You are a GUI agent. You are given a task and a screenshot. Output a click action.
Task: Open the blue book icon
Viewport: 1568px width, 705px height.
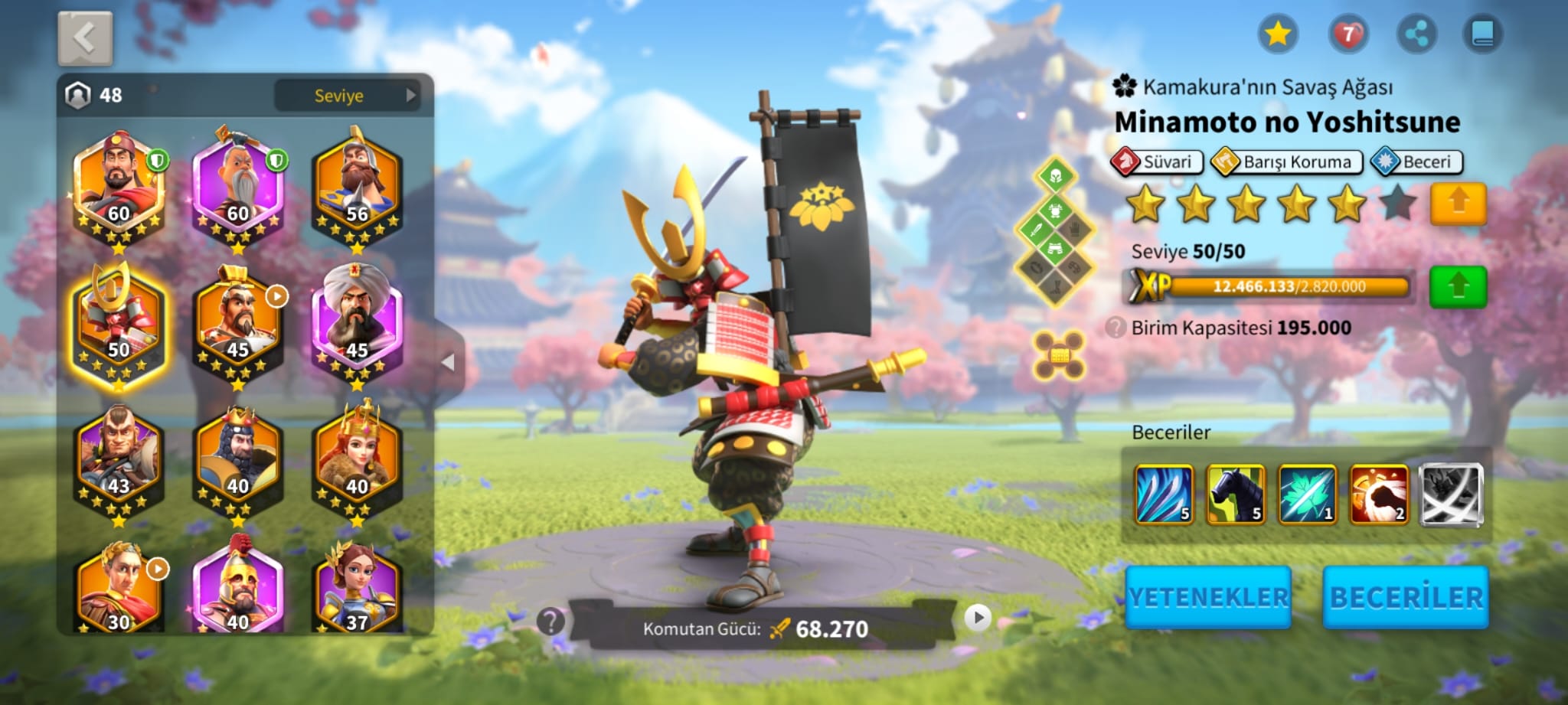1482,34
